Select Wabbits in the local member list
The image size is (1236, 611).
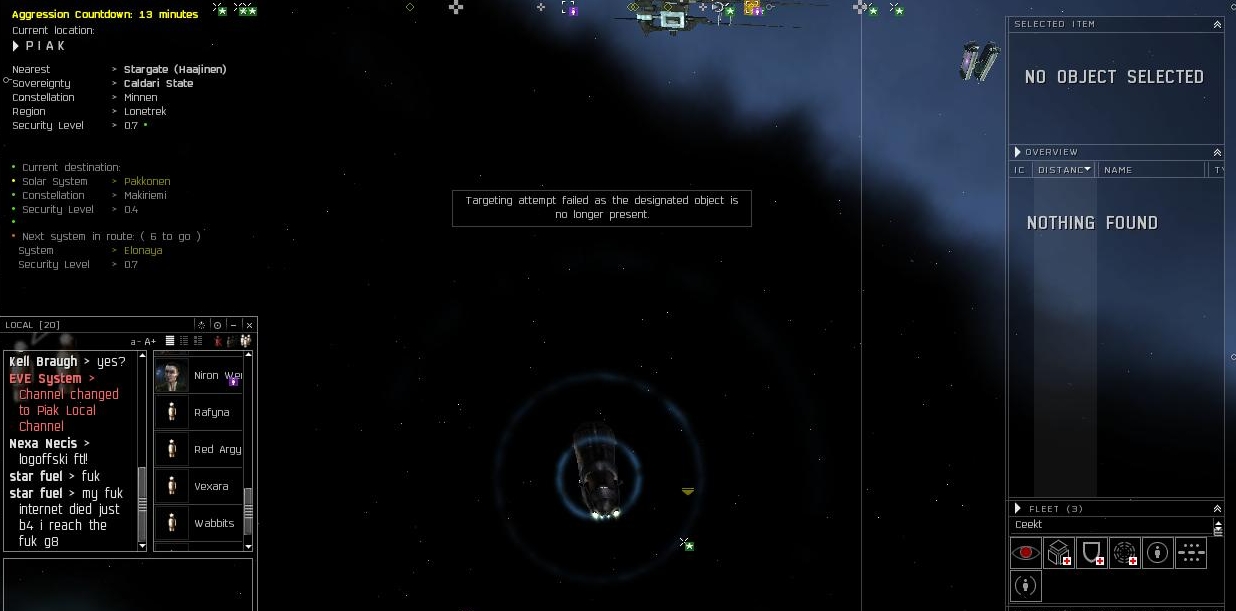[213, 523]
